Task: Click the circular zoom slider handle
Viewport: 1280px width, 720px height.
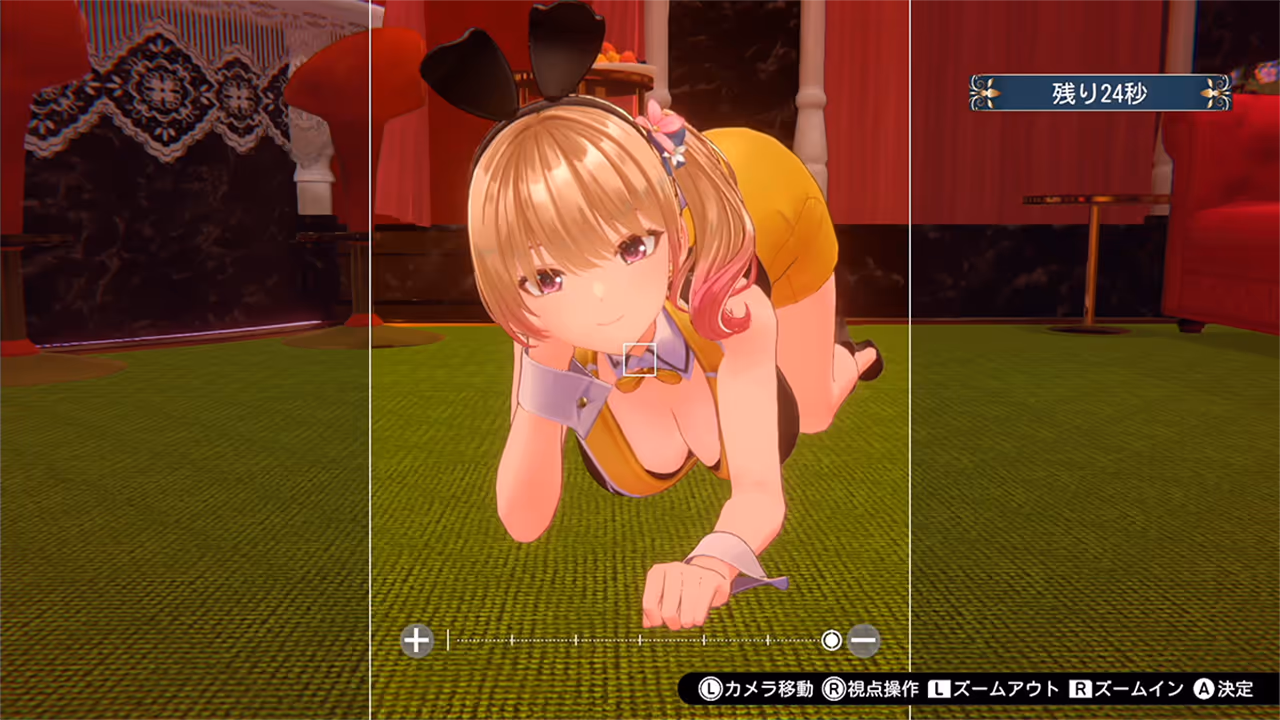Action: (832, 640)
